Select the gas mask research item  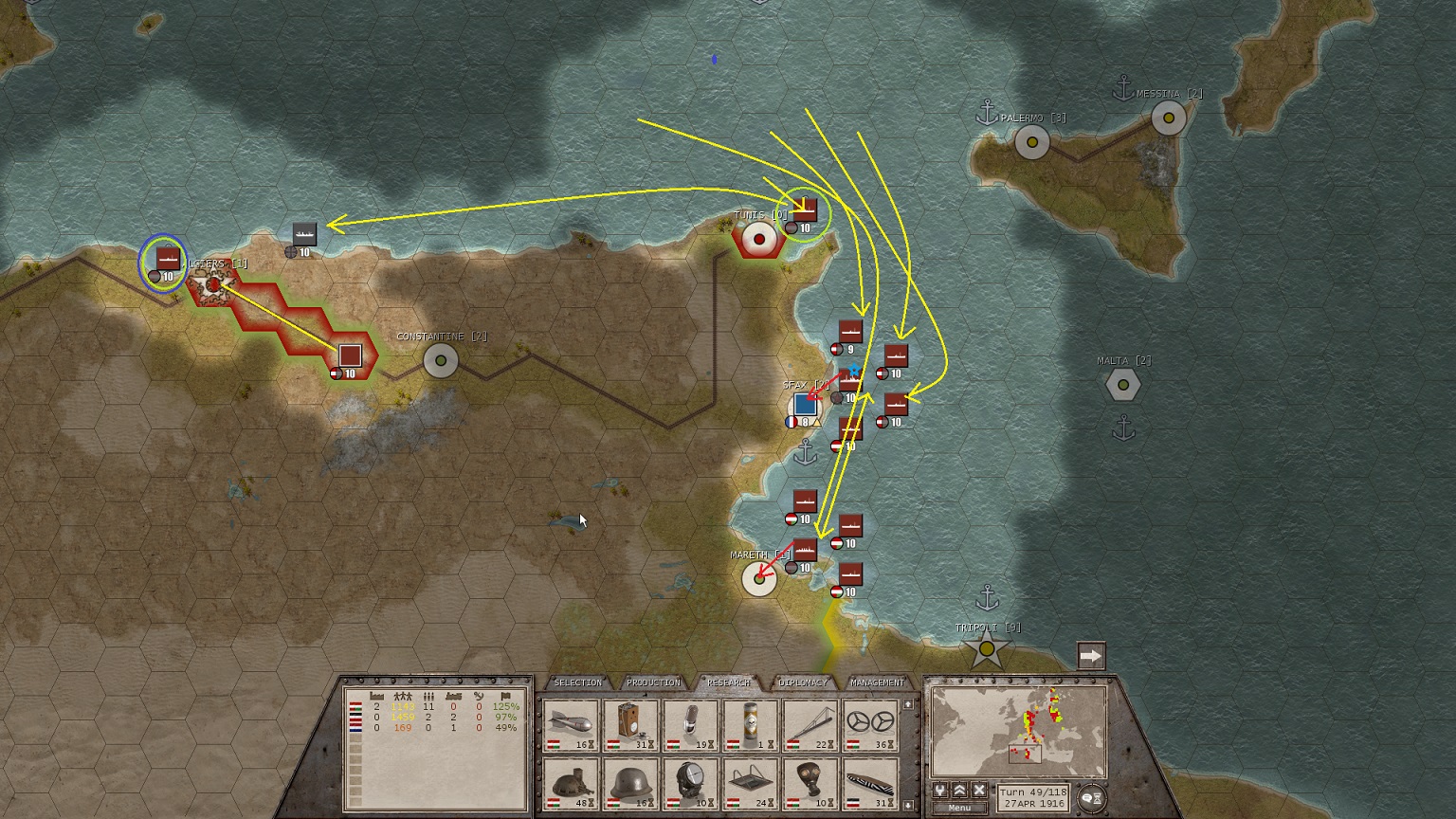point(810,784)
